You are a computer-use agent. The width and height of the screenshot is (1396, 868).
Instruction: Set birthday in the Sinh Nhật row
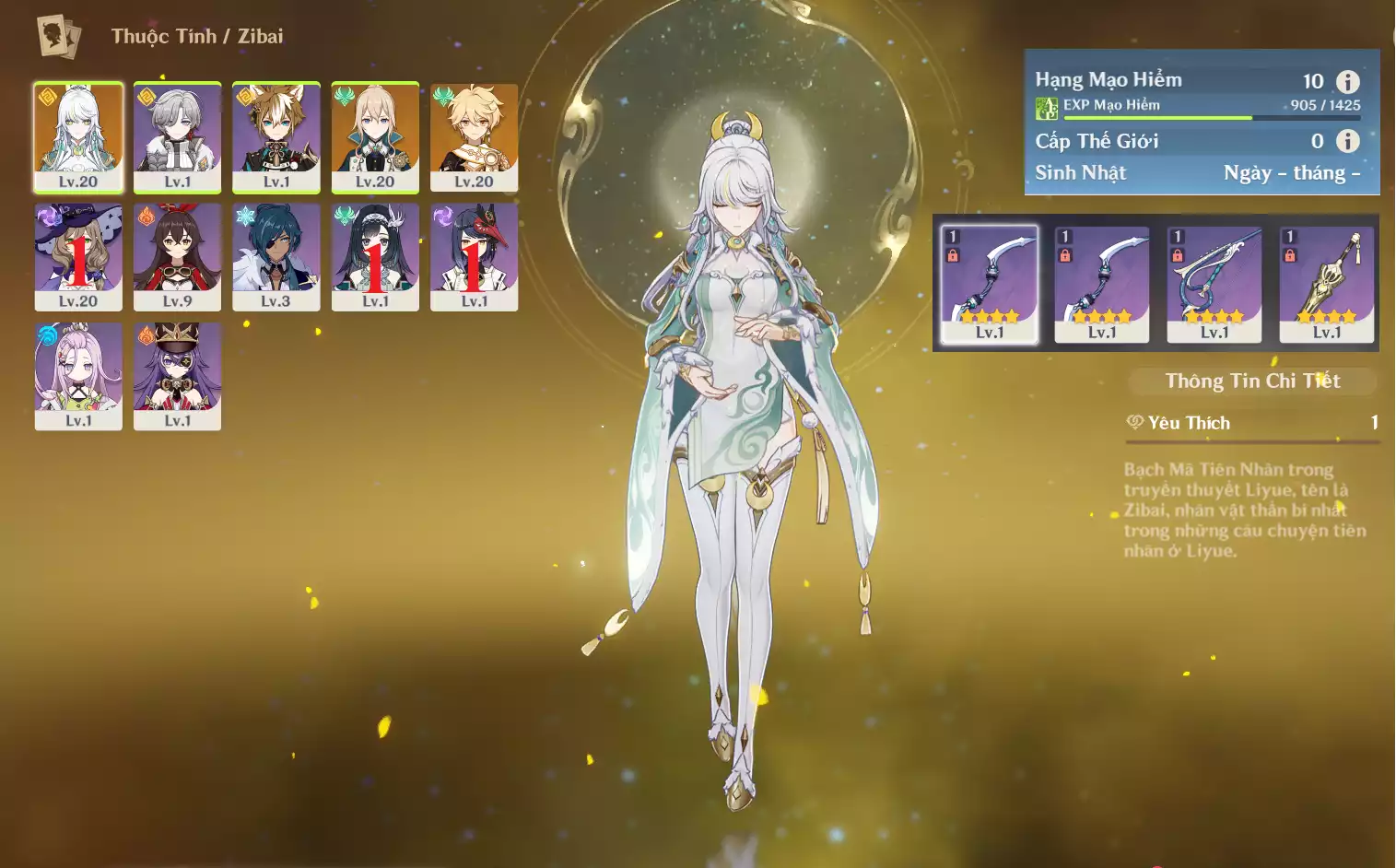coord(1291,173)
